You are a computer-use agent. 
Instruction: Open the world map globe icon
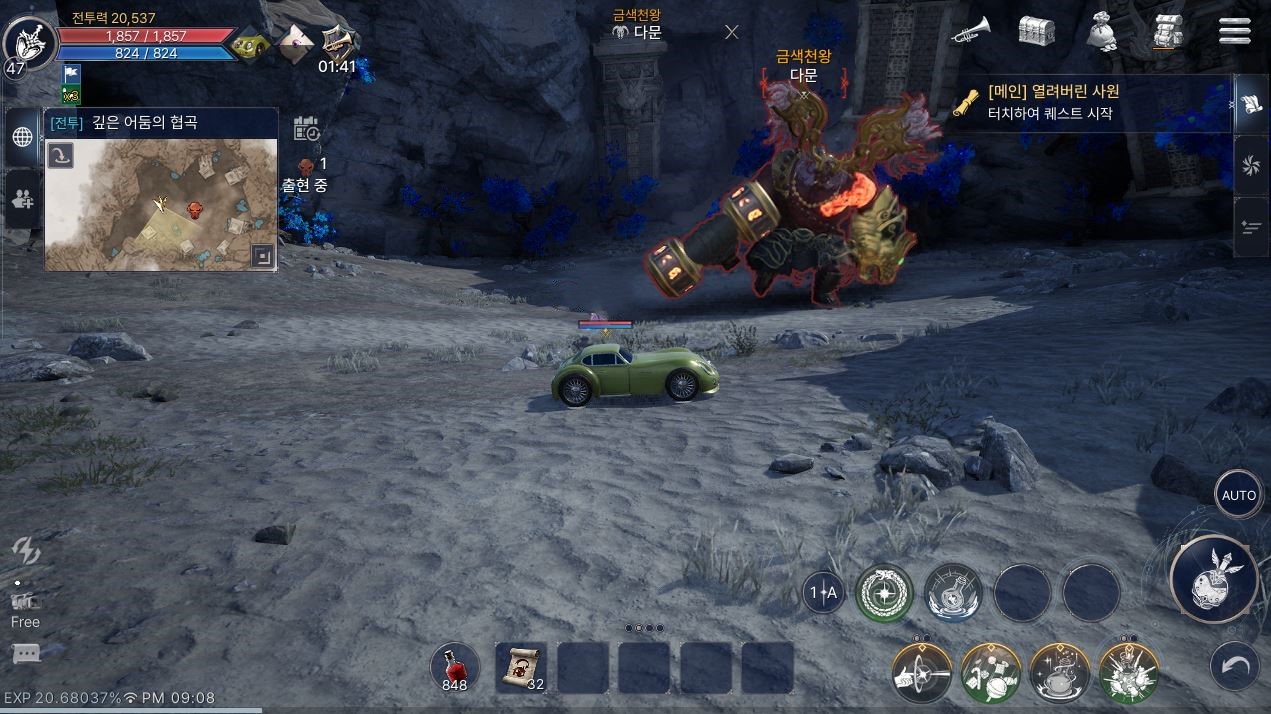click(x=22, y=137)
